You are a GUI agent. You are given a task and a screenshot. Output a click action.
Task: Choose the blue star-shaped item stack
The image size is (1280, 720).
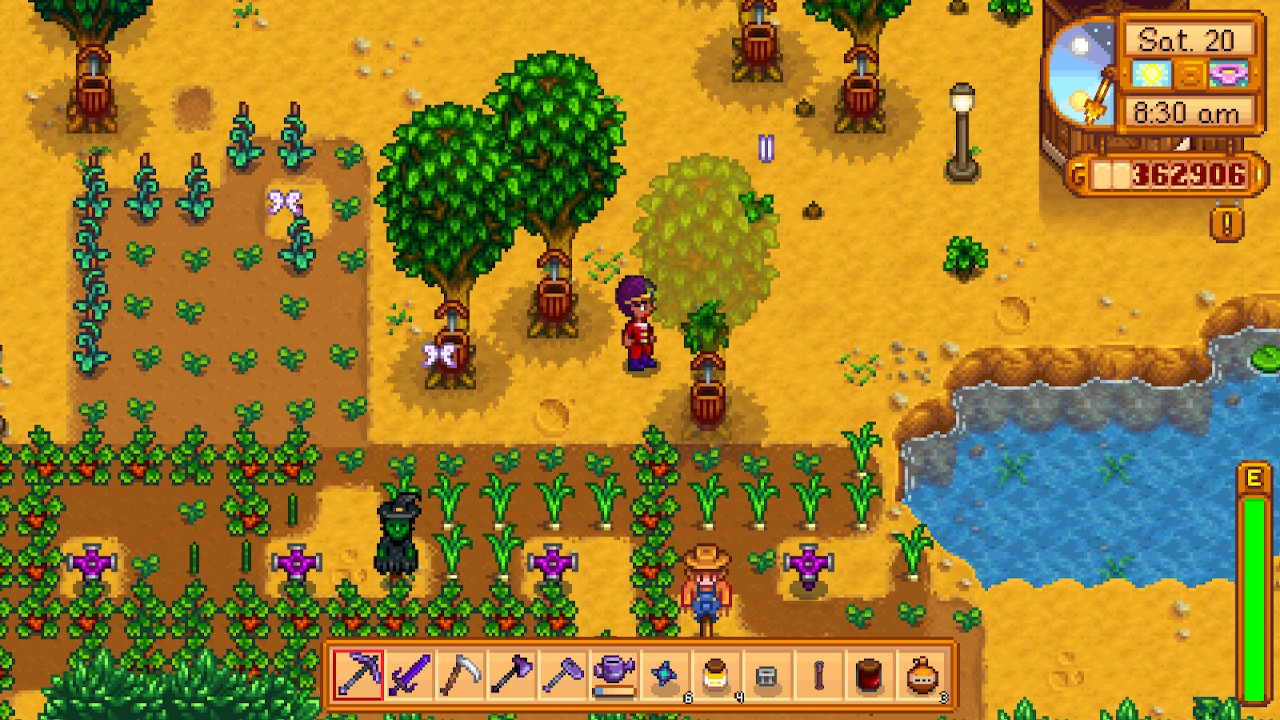(665, 675)
